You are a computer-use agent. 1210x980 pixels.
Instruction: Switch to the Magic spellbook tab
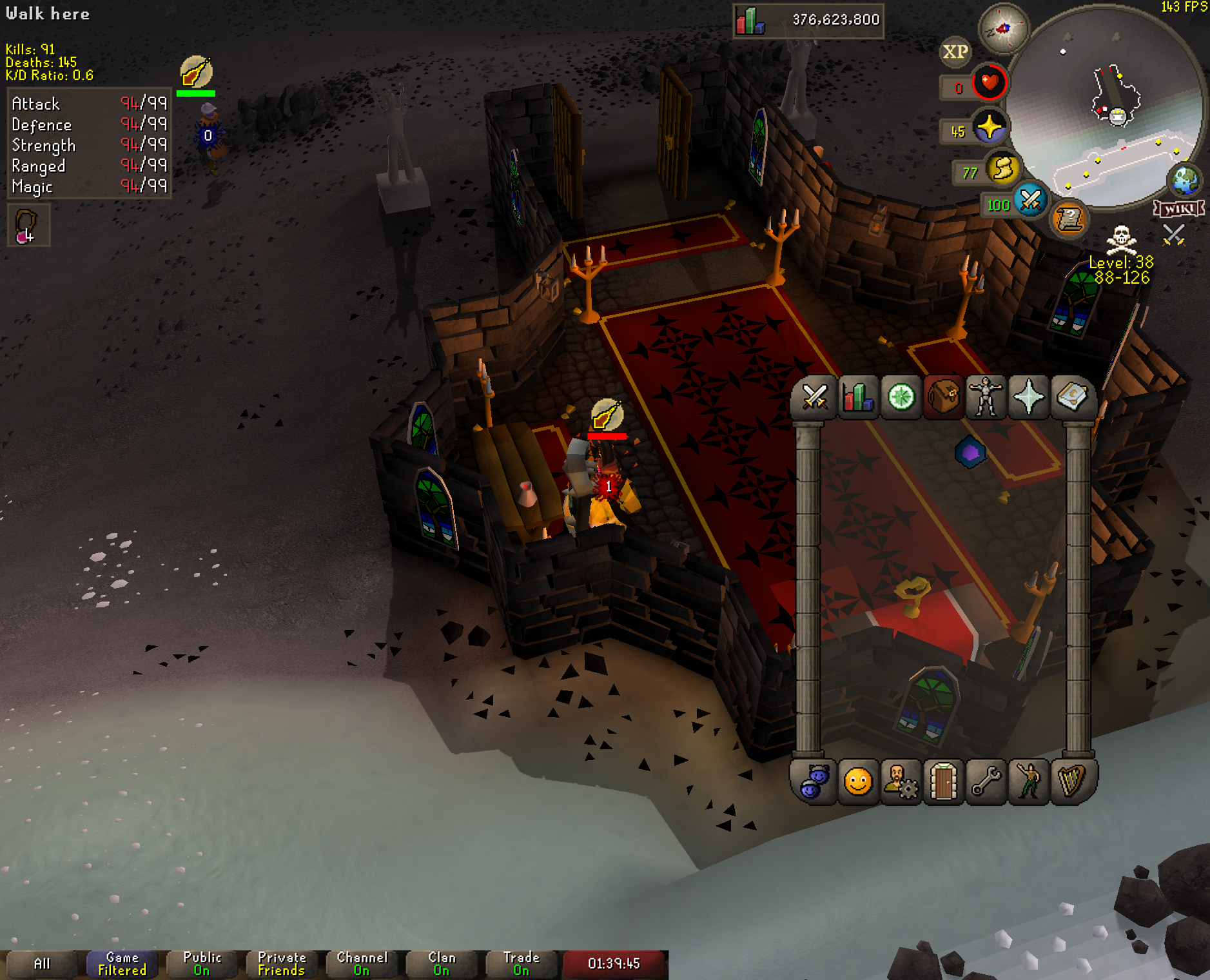1071,397
